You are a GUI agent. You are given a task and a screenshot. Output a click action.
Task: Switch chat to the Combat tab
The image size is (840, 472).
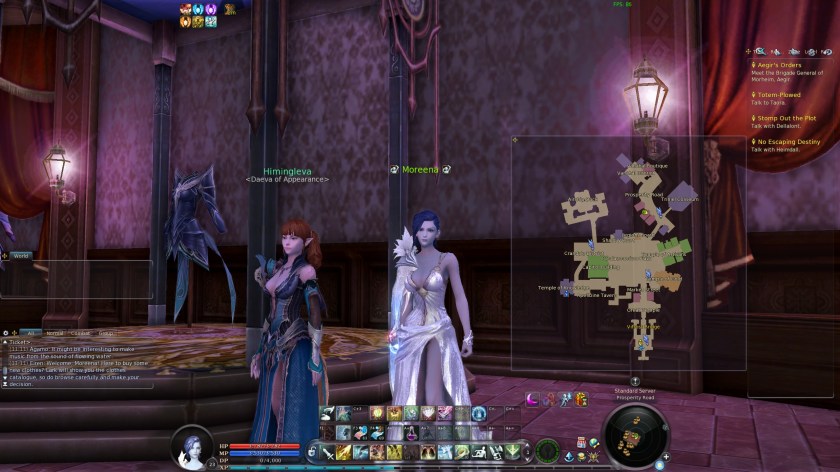point(81,333)
